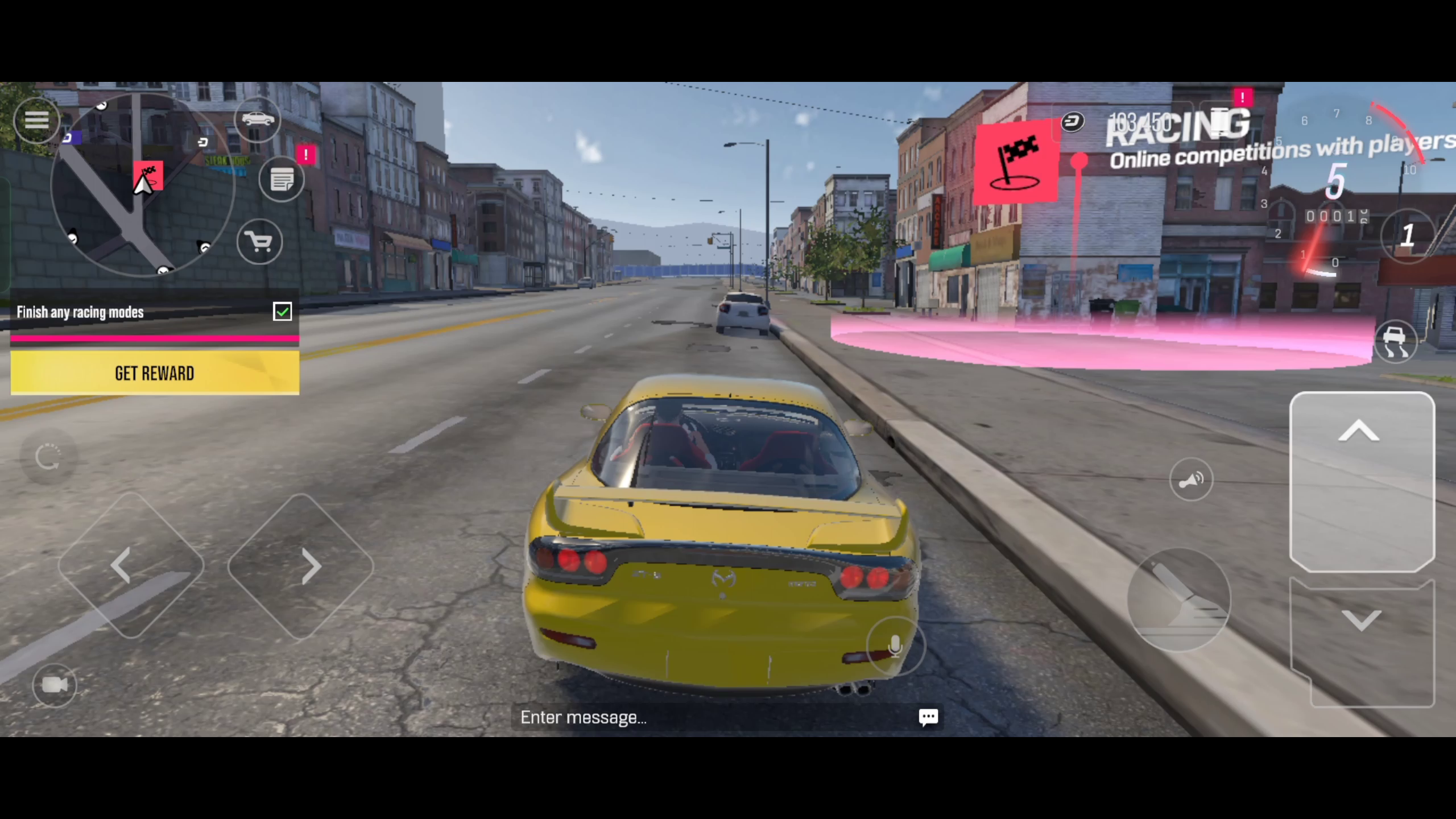
Task: Tap the quest progress bar
Action: pos(154,338)
